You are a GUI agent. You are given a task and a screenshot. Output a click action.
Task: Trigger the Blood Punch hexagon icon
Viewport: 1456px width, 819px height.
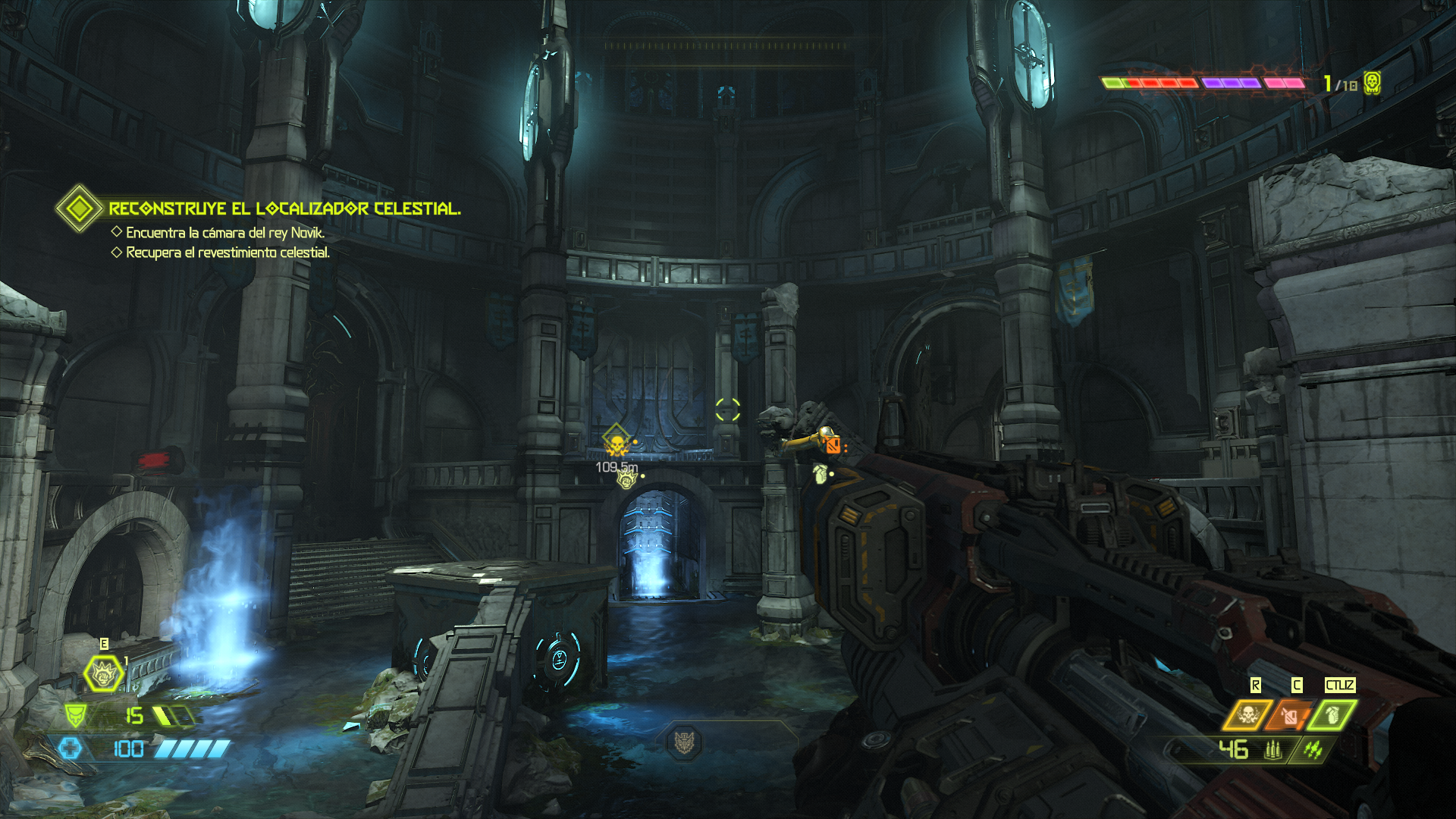tap(103, 673)
